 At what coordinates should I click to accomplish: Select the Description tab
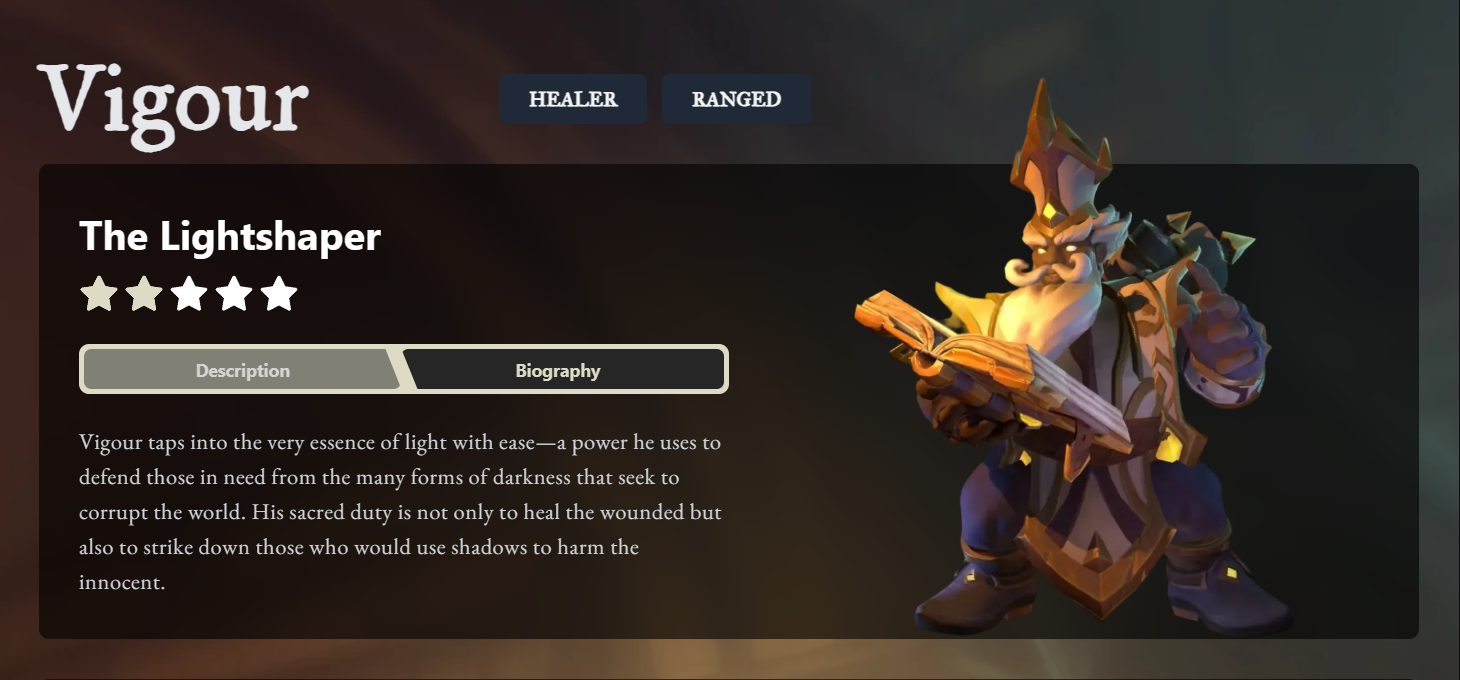(x=242, y=371)
